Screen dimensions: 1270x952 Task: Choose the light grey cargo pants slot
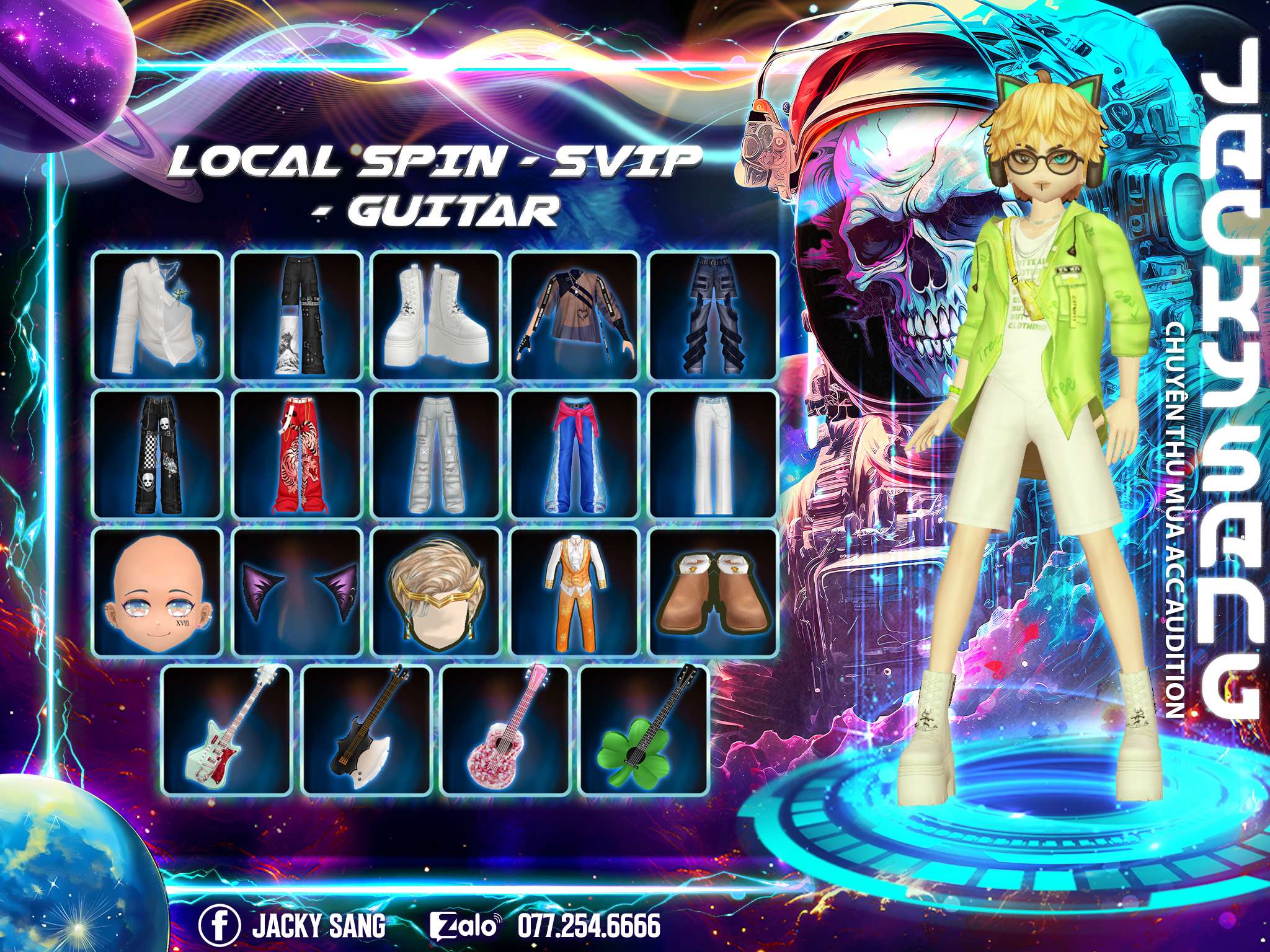coord(436,454)
